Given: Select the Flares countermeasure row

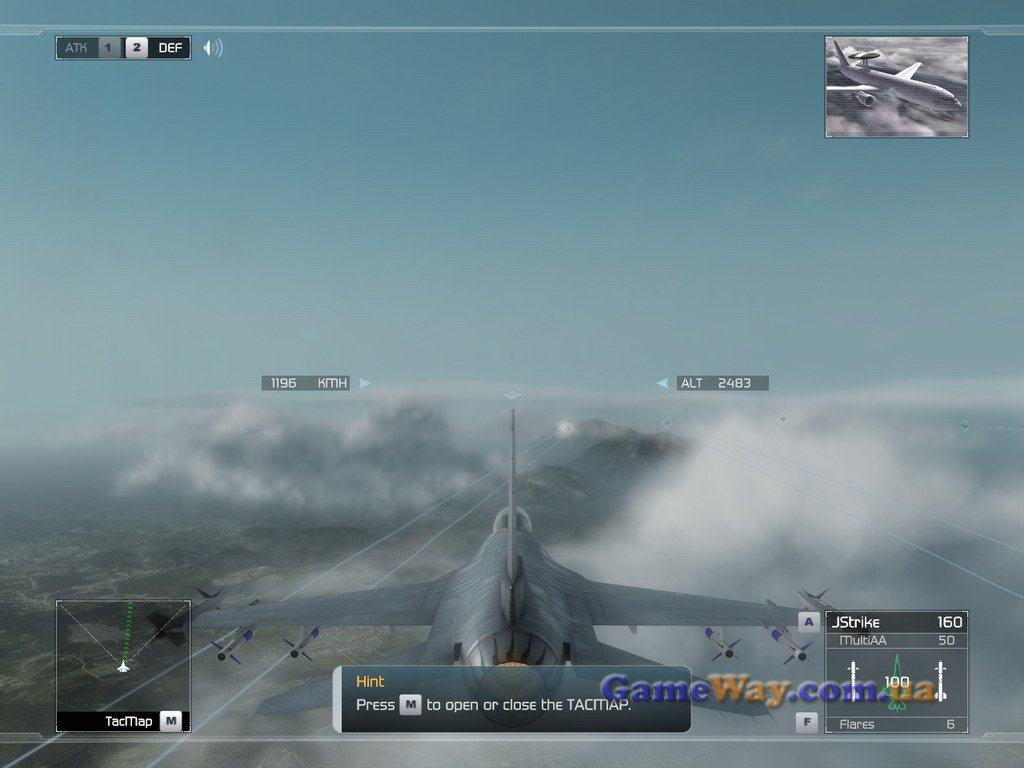Looking at the screenshot, I should point(896,724).
